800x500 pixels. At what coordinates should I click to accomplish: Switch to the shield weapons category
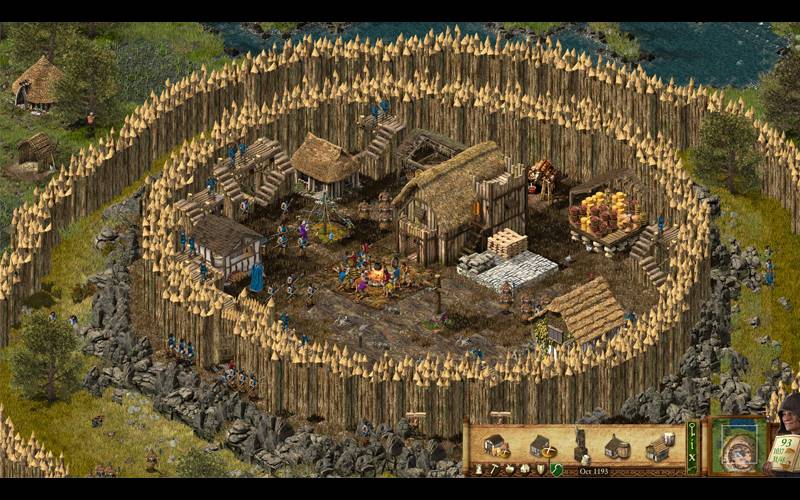[540, 469]
